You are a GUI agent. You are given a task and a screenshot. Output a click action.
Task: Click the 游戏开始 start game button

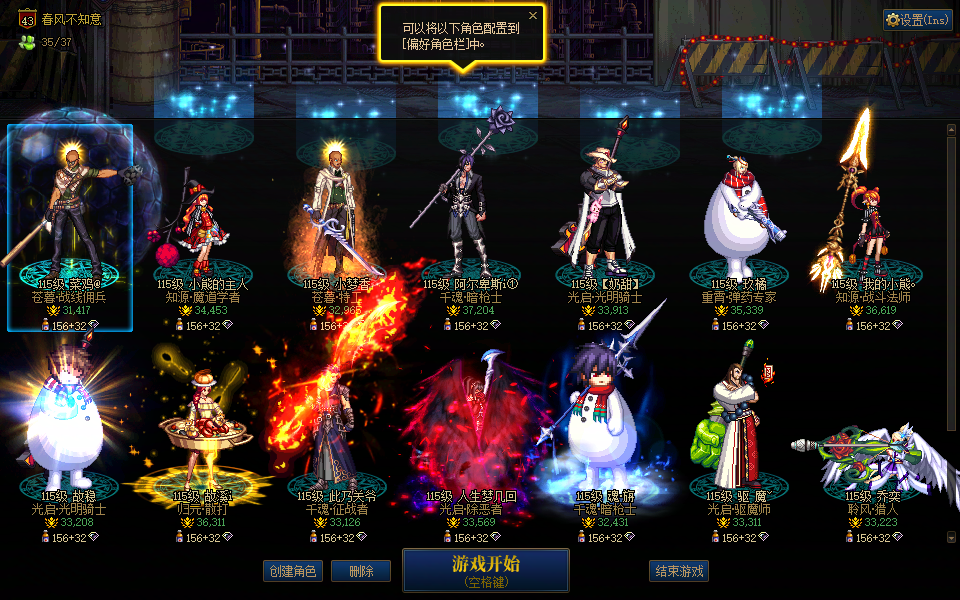click(485, 570)
